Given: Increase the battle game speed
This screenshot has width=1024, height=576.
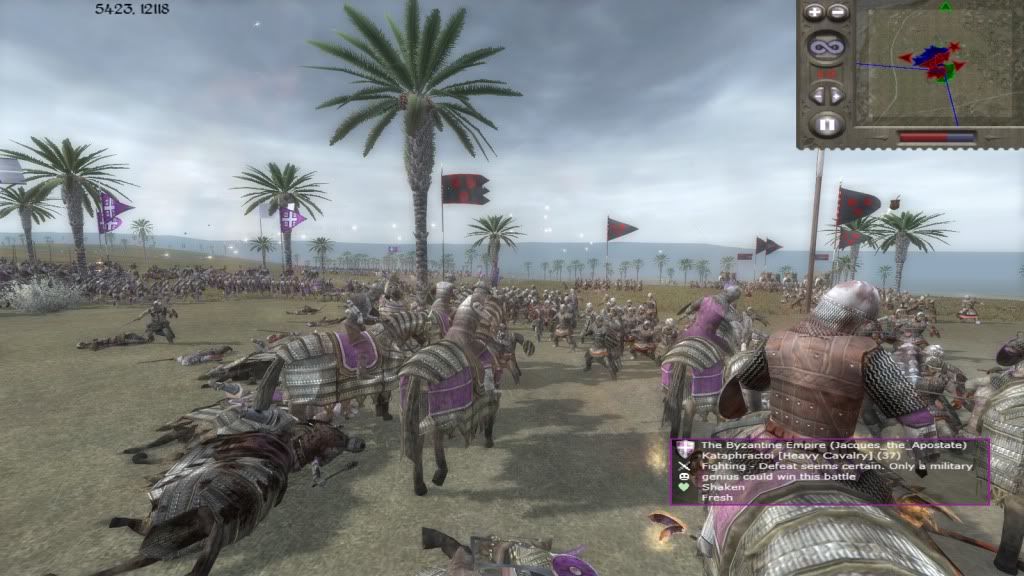Looking at the screenshot, I should 836,95.
